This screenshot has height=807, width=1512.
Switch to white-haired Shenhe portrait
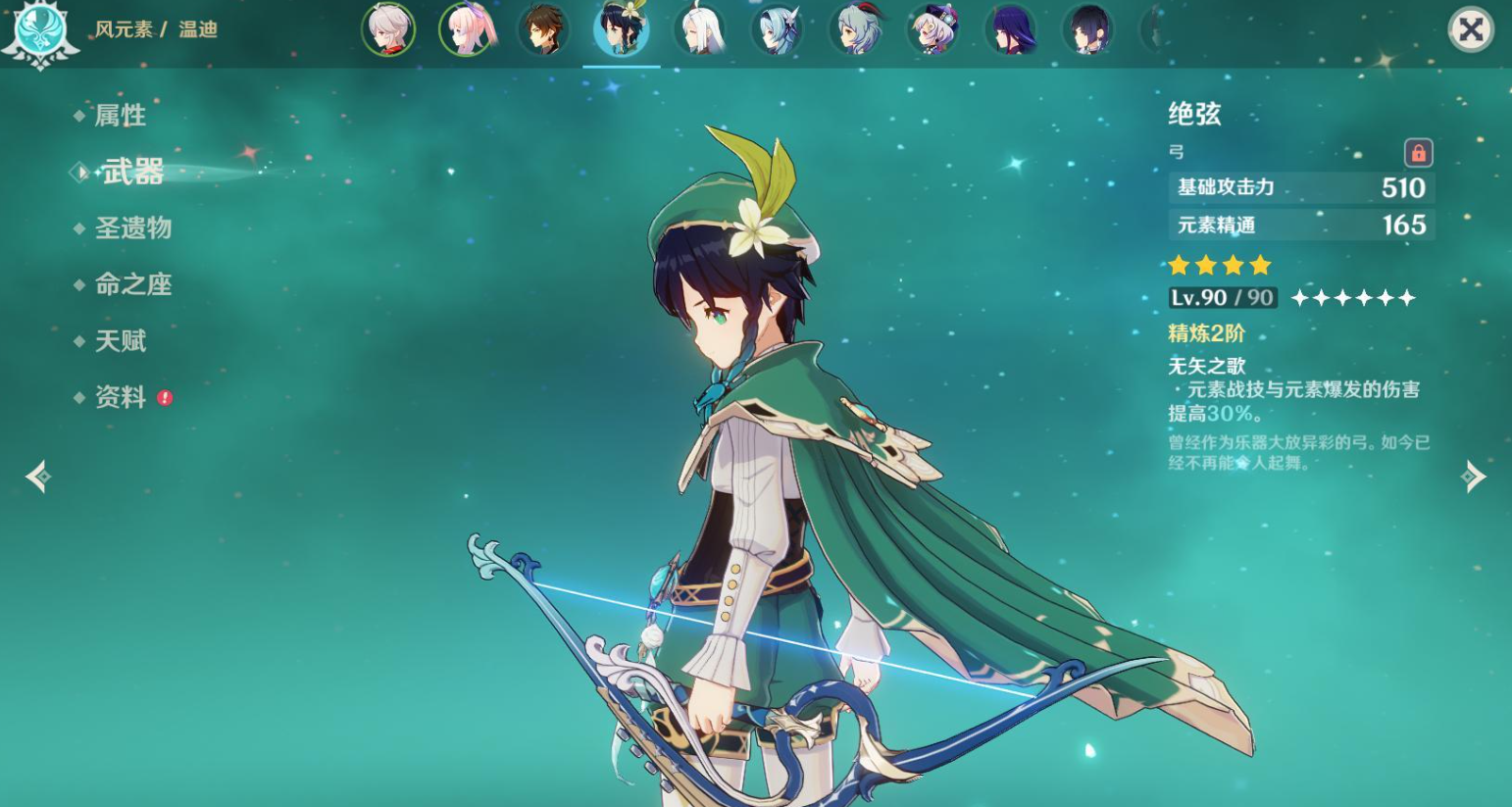[699, 29]
